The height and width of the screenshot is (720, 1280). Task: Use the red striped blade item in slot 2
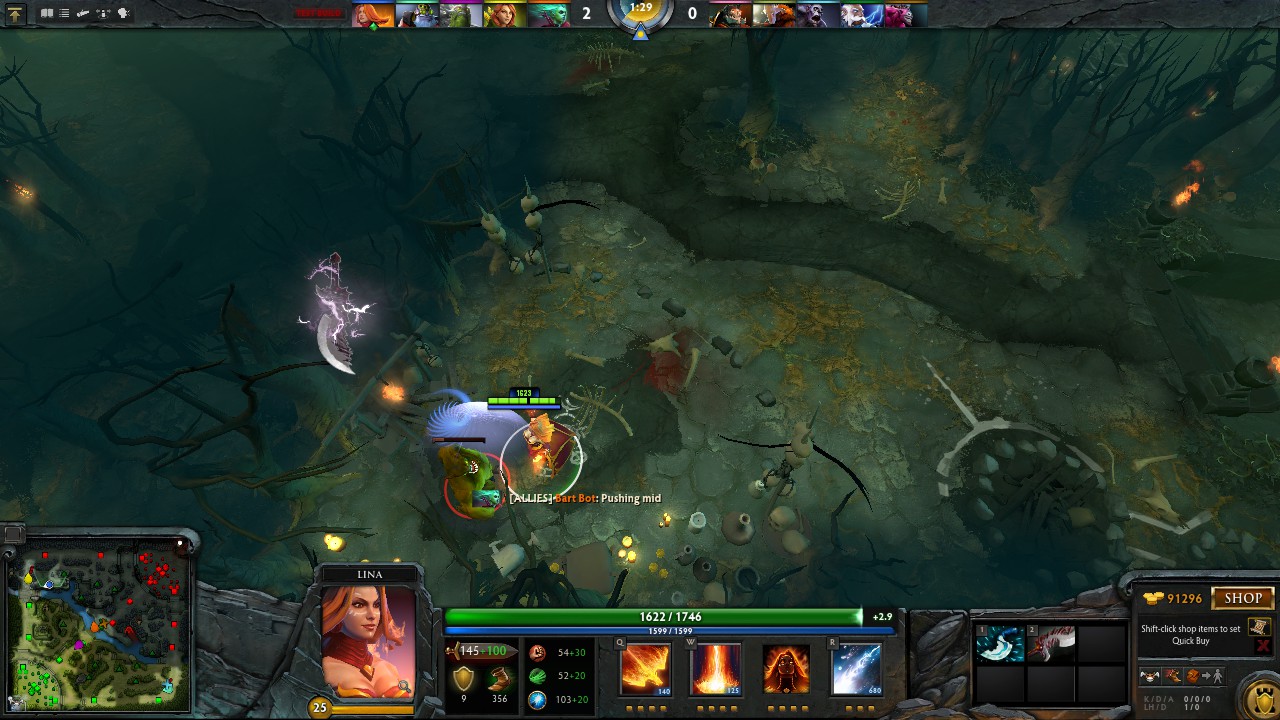coord(1050,645)
